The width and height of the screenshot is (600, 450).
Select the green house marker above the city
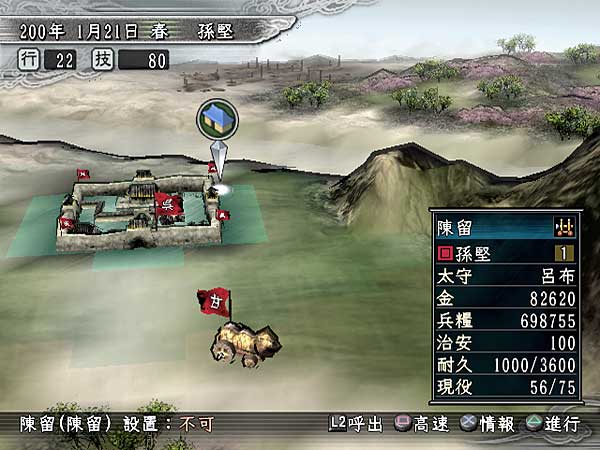click(x=216, y=118)
